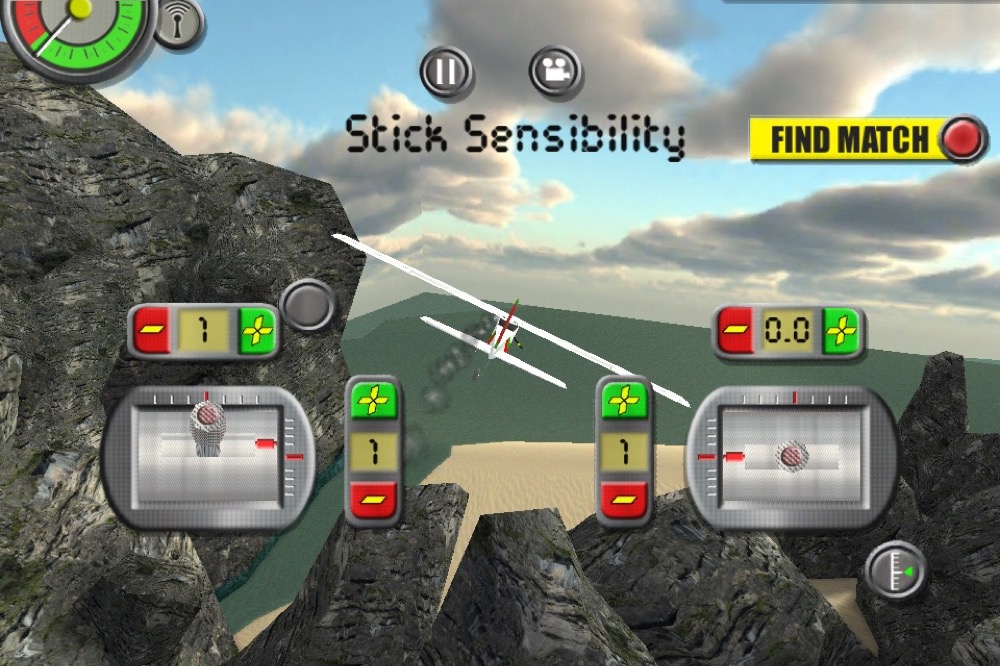Pause the flight simulation

pos(446,71)
